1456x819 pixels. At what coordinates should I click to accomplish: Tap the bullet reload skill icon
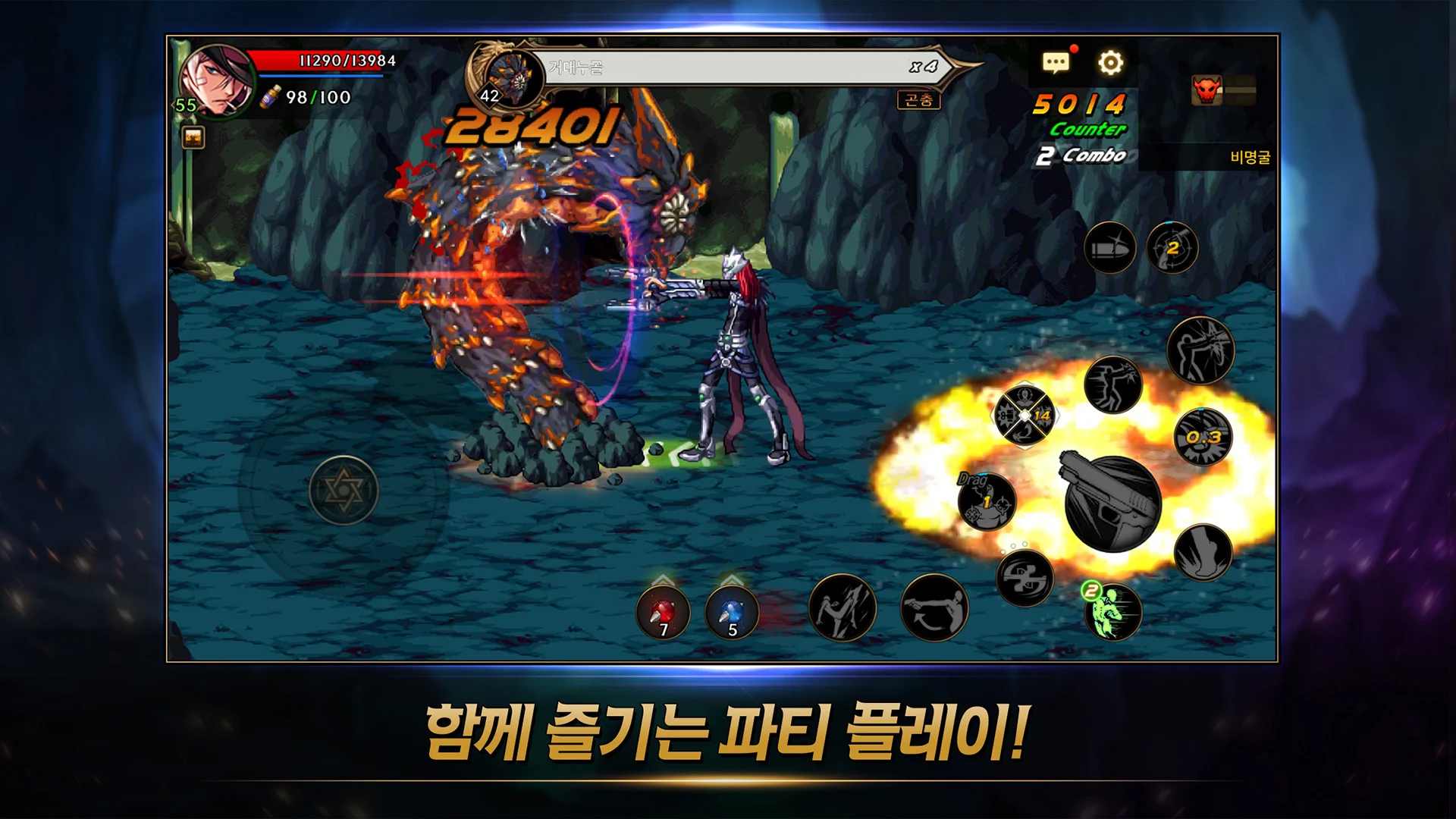point(1109,247)
